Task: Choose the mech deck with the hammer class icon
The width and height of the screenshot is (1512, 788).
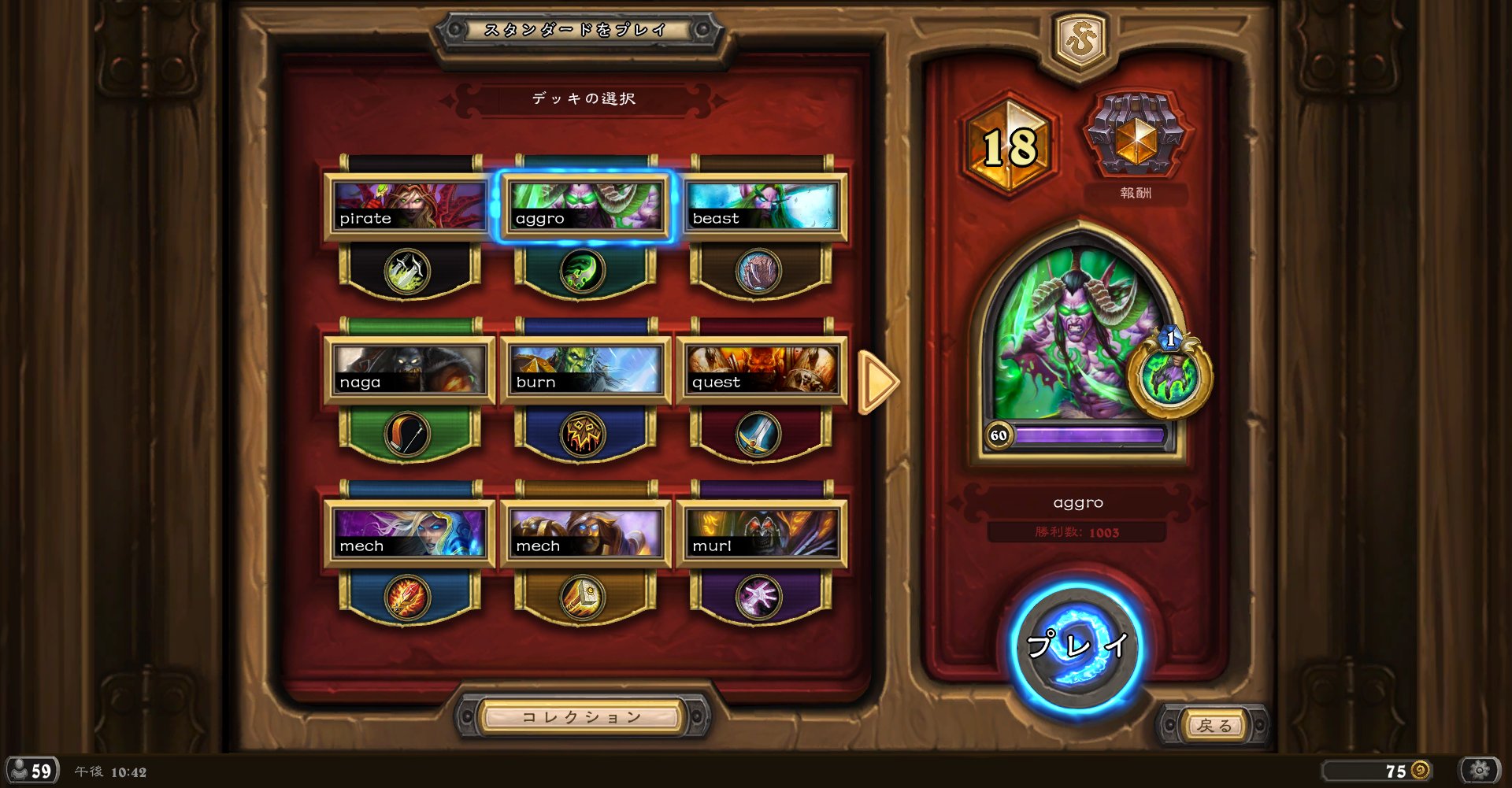Action: pyautogui.click(x=584, y=534)
